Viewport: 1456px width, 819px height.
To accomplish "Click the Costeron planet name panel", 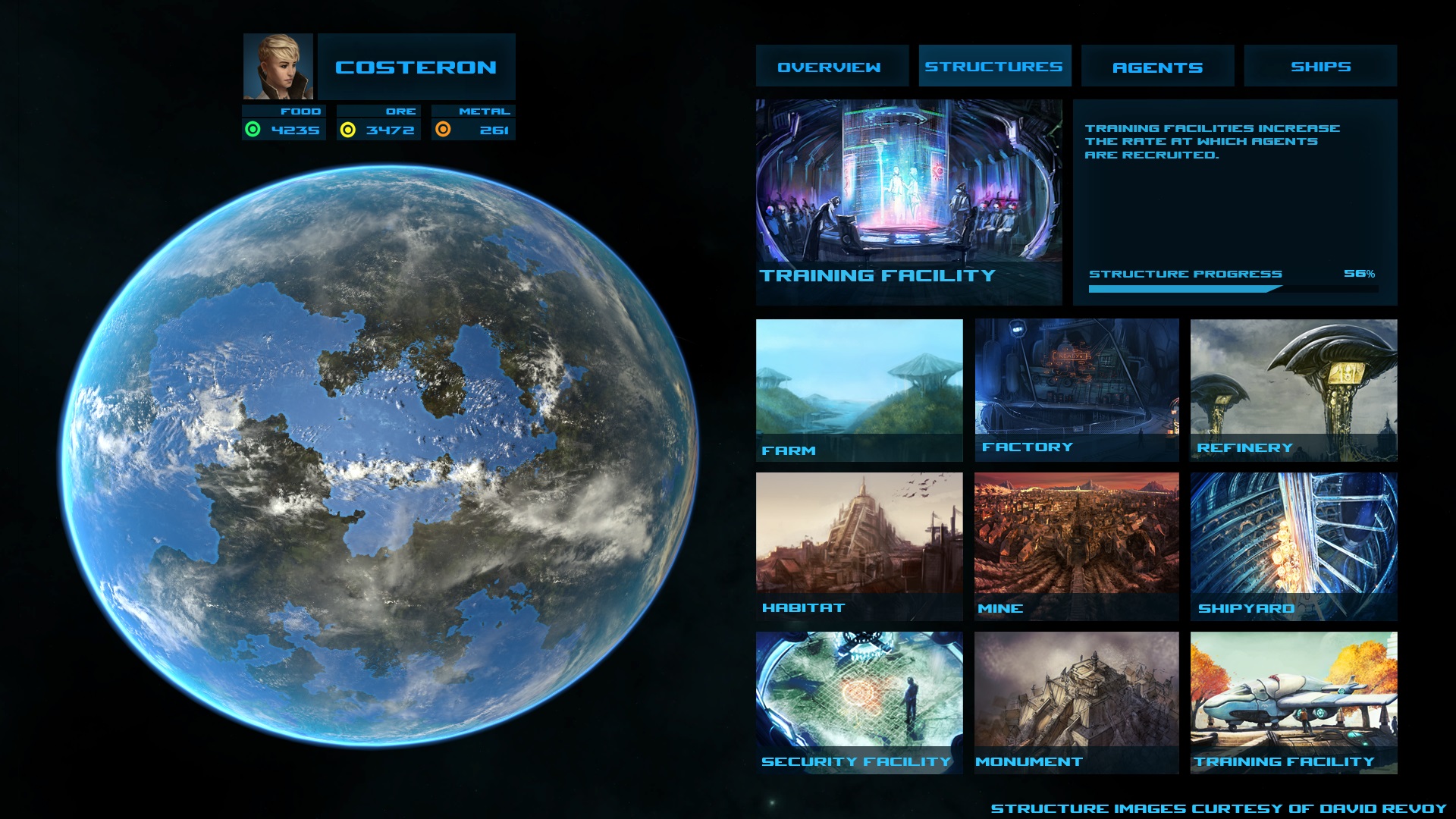I will point(416,67).
